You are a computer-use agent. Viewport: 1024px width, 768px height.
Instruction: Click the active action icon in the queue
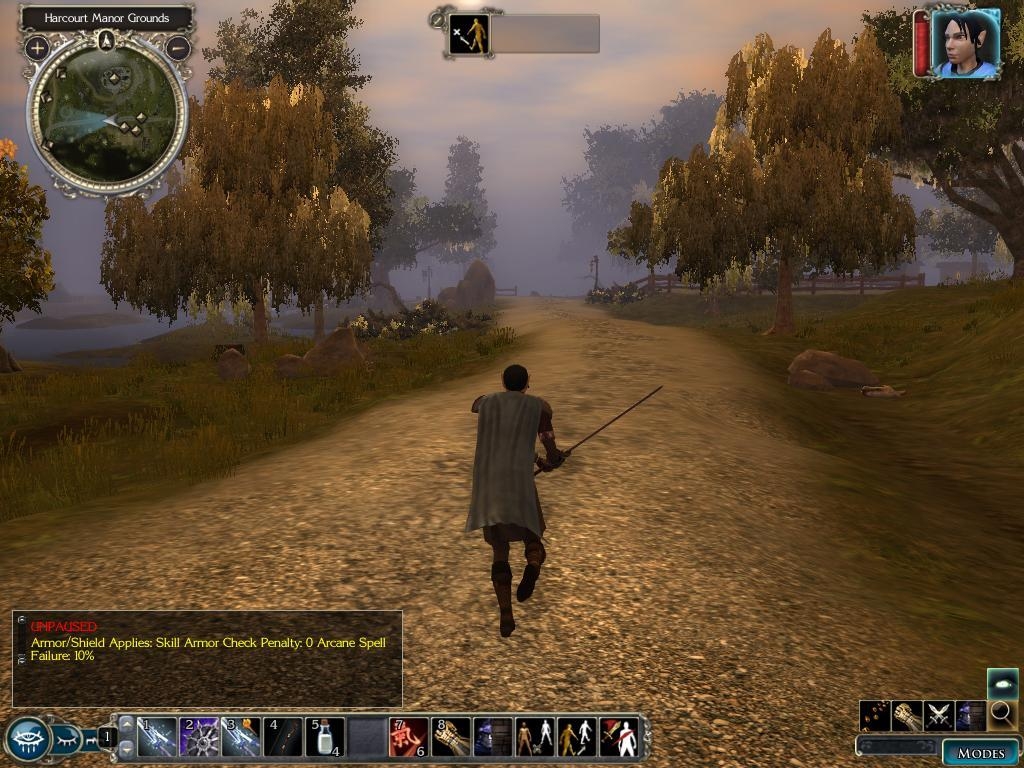tap(469, 34)
